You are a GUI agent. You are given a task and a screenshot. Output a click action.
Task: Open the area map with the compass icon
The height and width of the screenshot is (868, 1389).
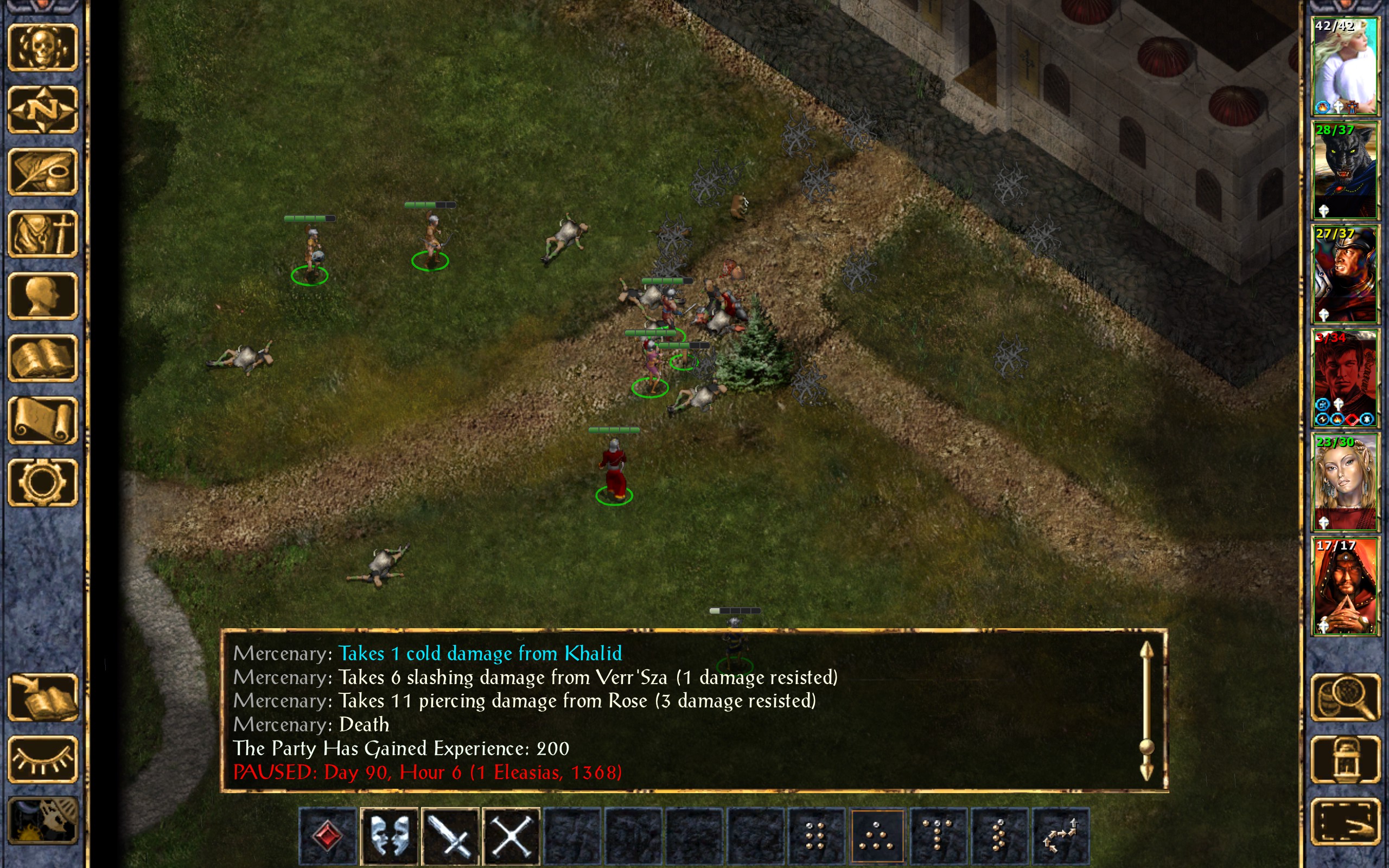pos(42,110)
